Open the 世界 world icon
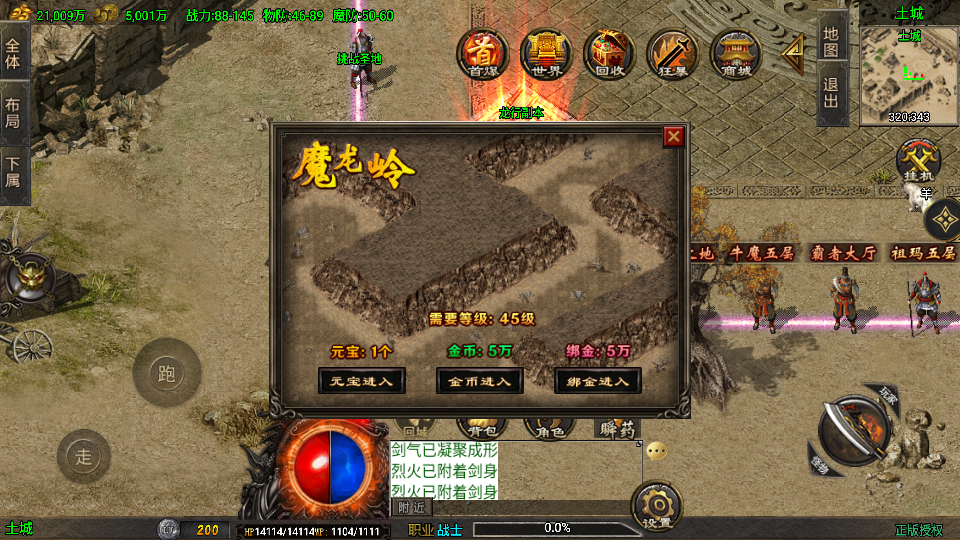Screen dimensions: 960x540 [x=546, y=53]
